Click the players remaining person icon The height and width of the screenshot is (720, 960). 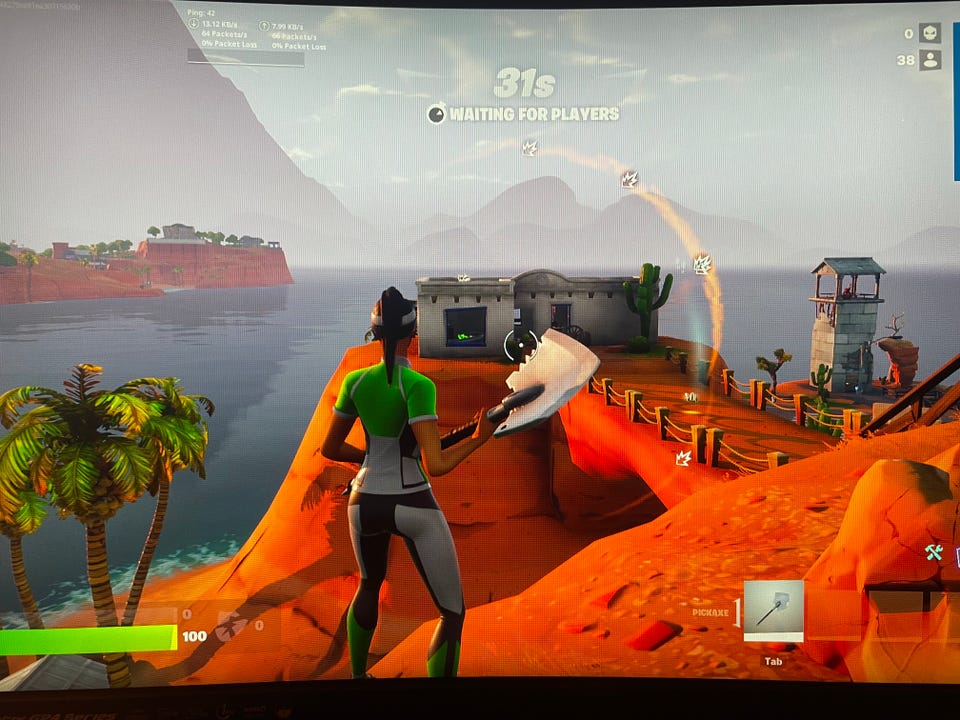930,60
